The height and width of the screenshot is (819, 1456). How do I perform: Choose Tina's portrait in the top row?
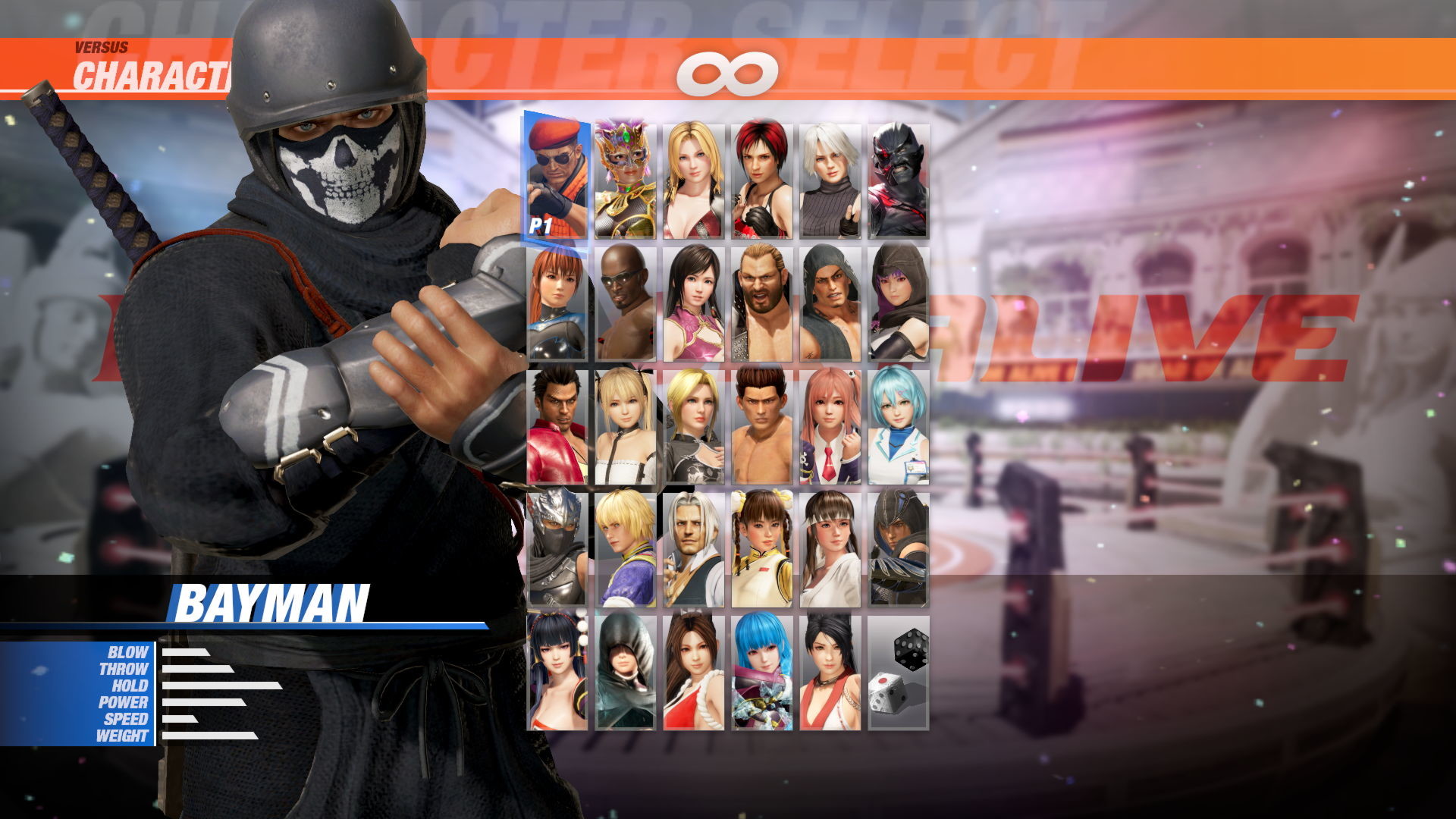tap(692, 174)
